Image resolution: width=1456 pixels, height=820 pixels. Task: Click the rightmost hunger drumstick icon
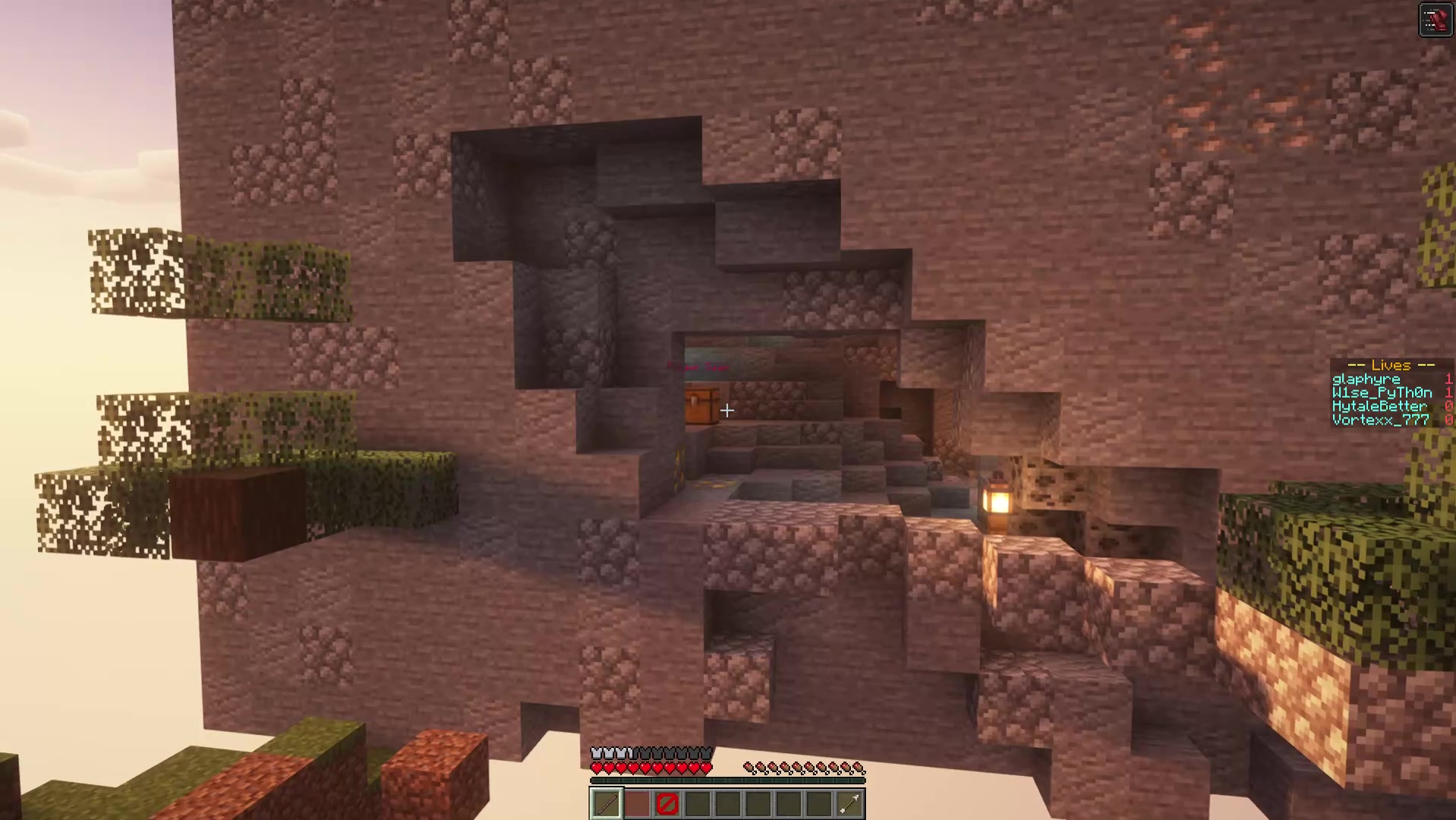(858, 765)
